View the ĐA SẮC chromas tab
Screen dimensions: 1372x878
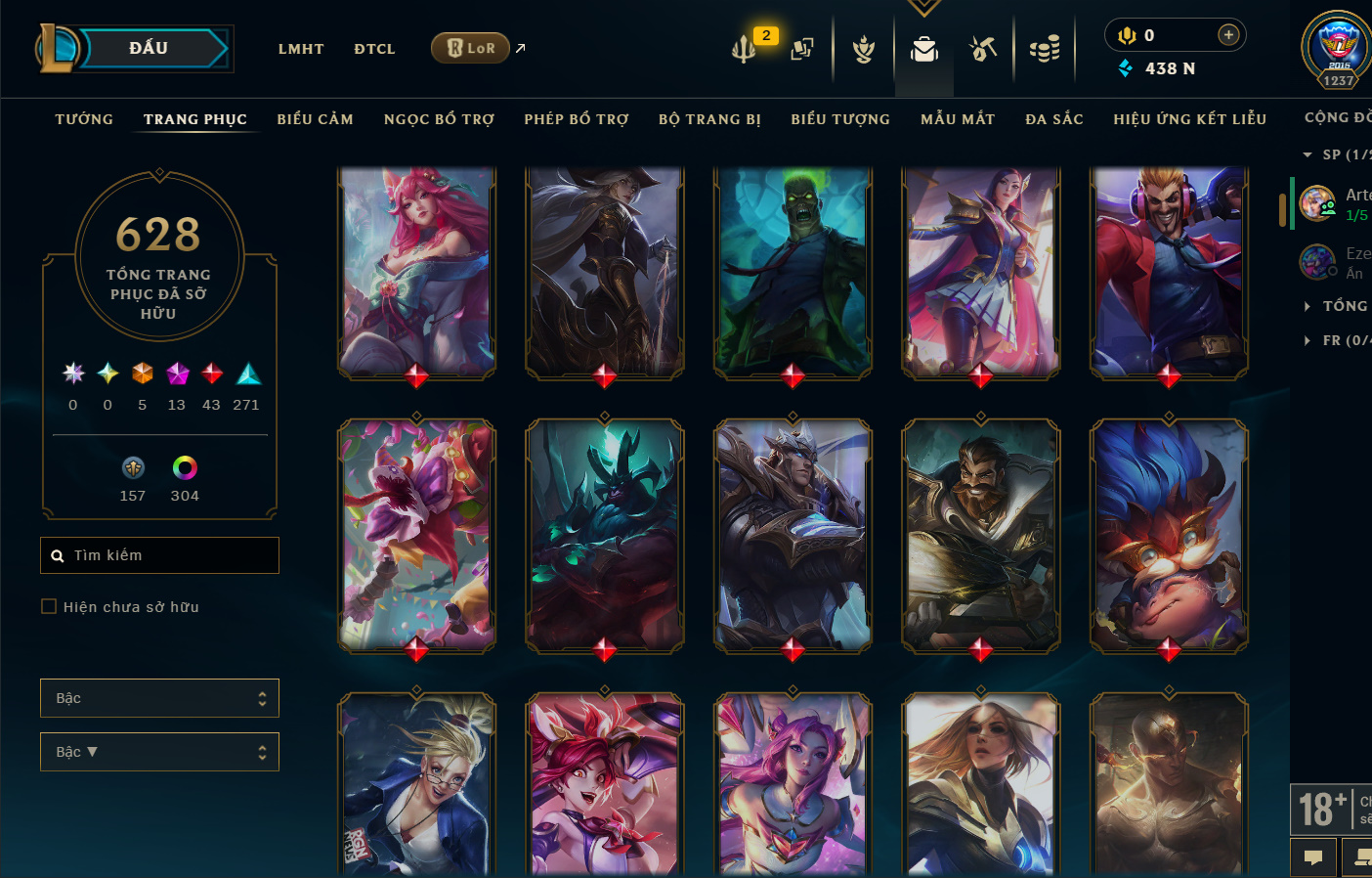coord(1054,119)
